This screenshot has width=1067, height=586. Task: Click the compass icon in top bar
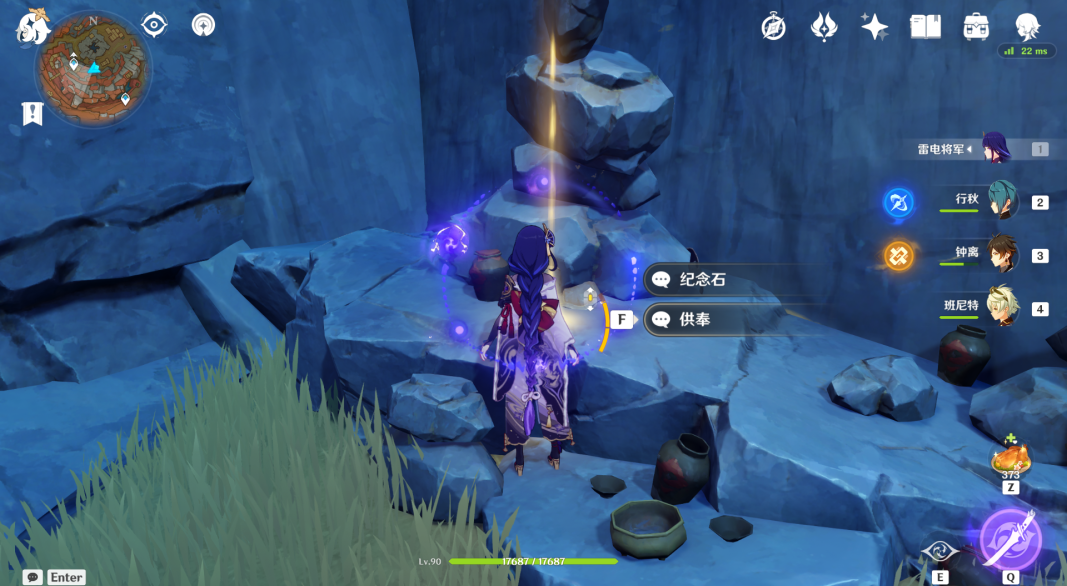pos(773,27)
